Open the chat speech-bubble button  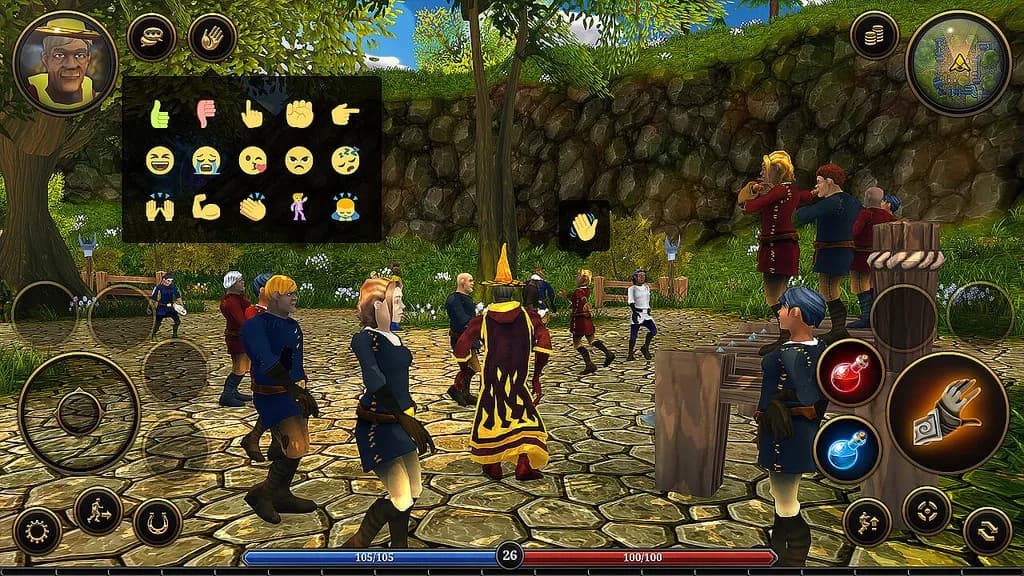pyautogui.click(x=151, y=37)
